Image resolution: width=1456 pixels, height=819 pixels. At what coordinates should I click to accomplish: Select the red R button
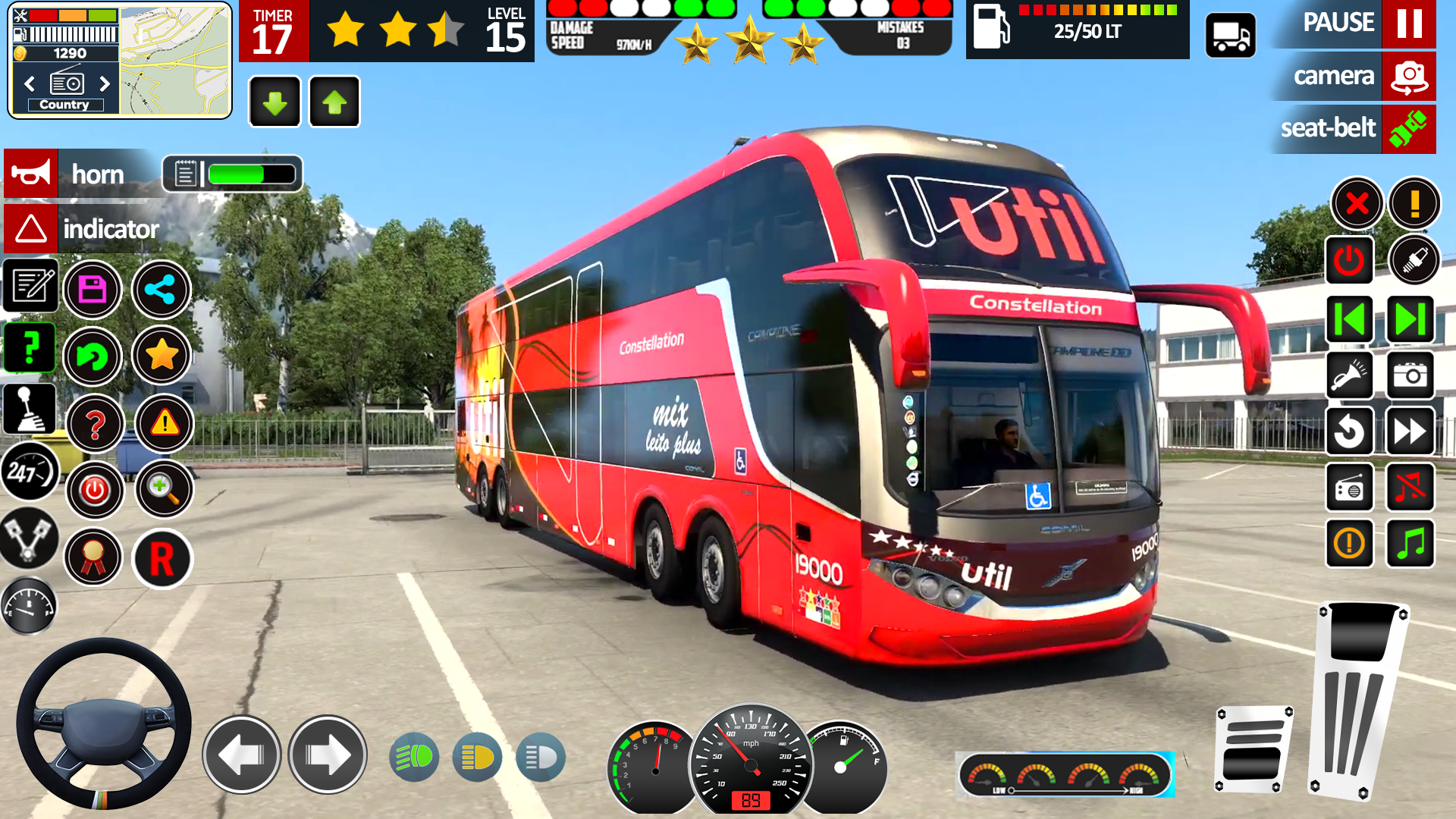coord(162,559)
